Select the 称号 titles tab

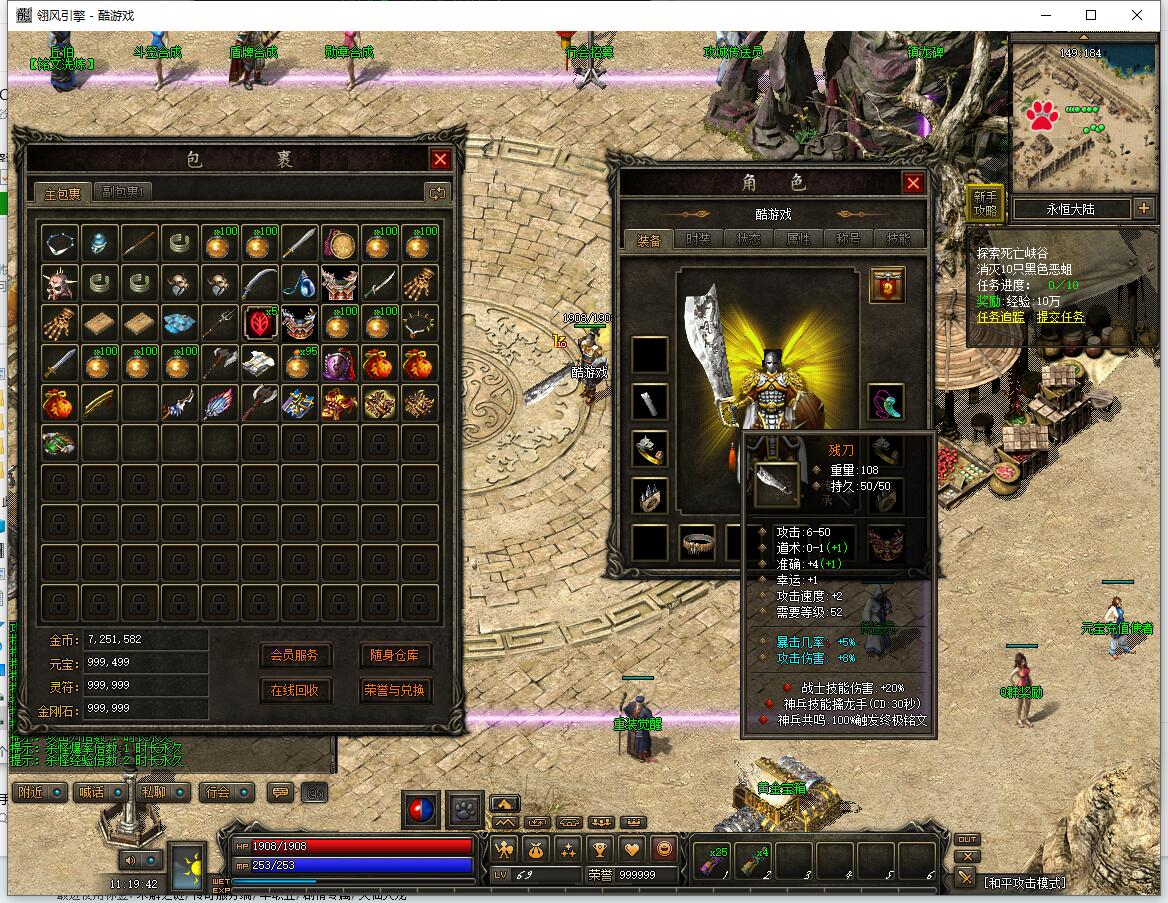coord(849,239)
